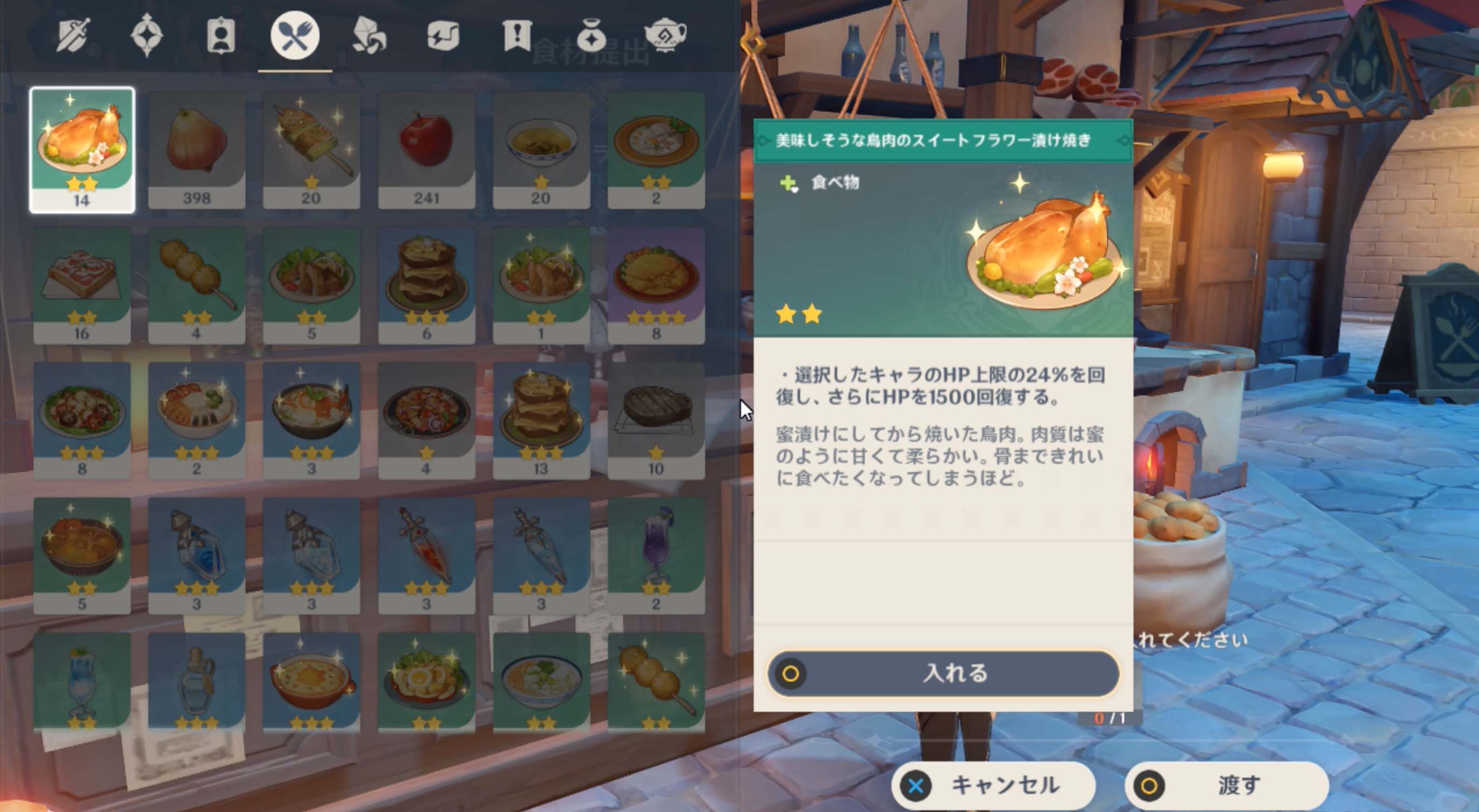Select the fish skewer with count 20

[x=312, y=146]
